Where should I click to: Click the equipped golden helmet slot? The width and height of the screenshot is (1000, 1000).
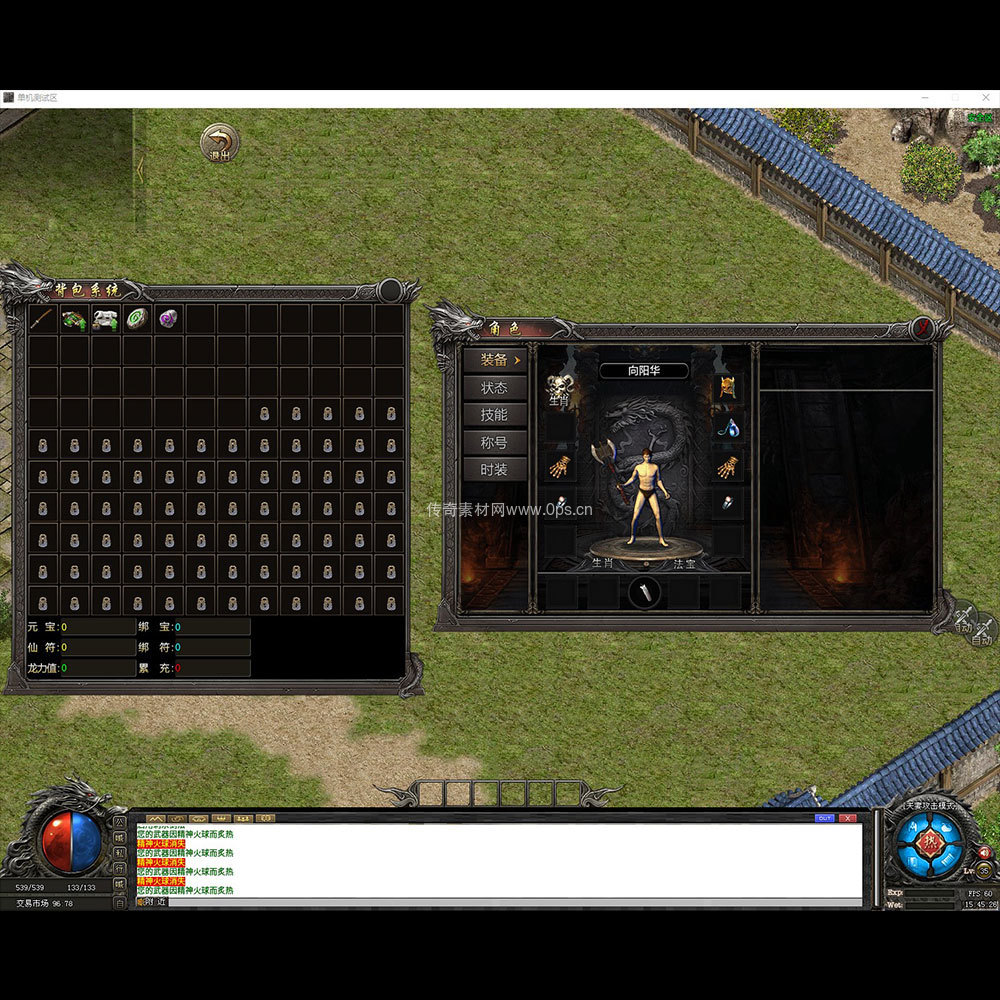point(727,388)
